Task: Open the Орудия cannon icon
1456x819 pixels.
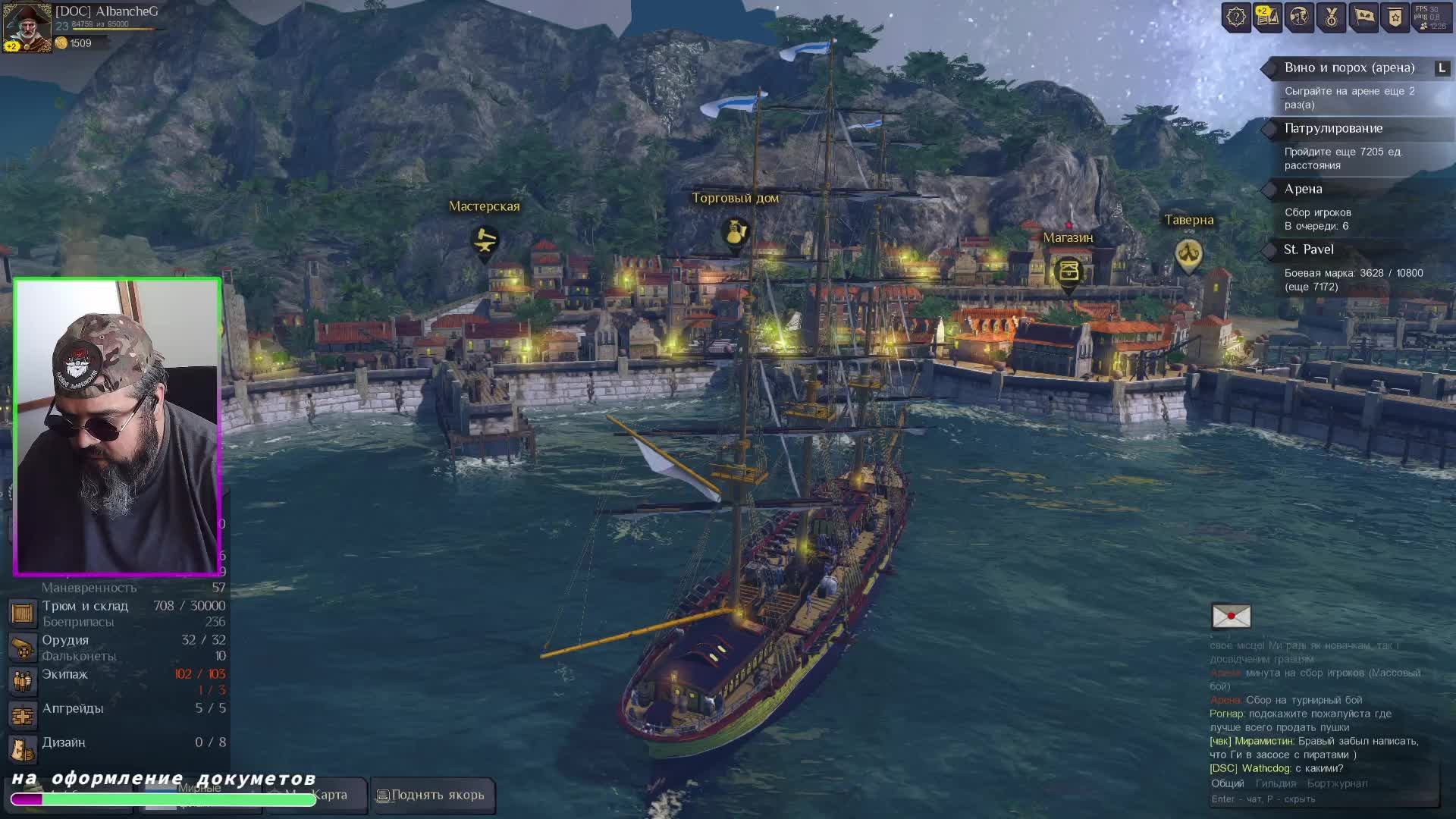Action: (23, 648)
